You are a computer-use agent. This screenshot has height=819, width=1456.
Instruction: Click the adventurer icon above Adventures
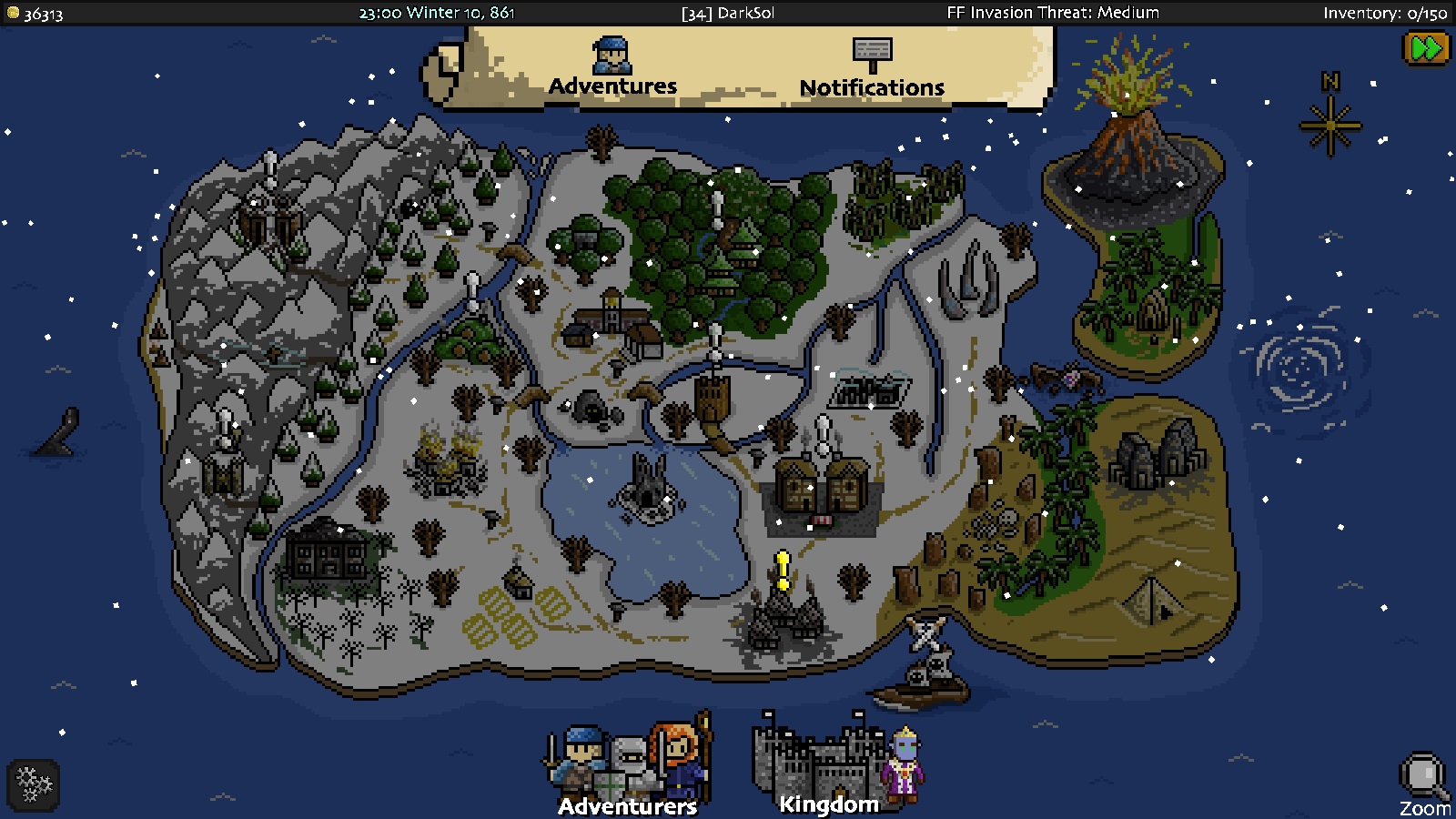[612, 56]
